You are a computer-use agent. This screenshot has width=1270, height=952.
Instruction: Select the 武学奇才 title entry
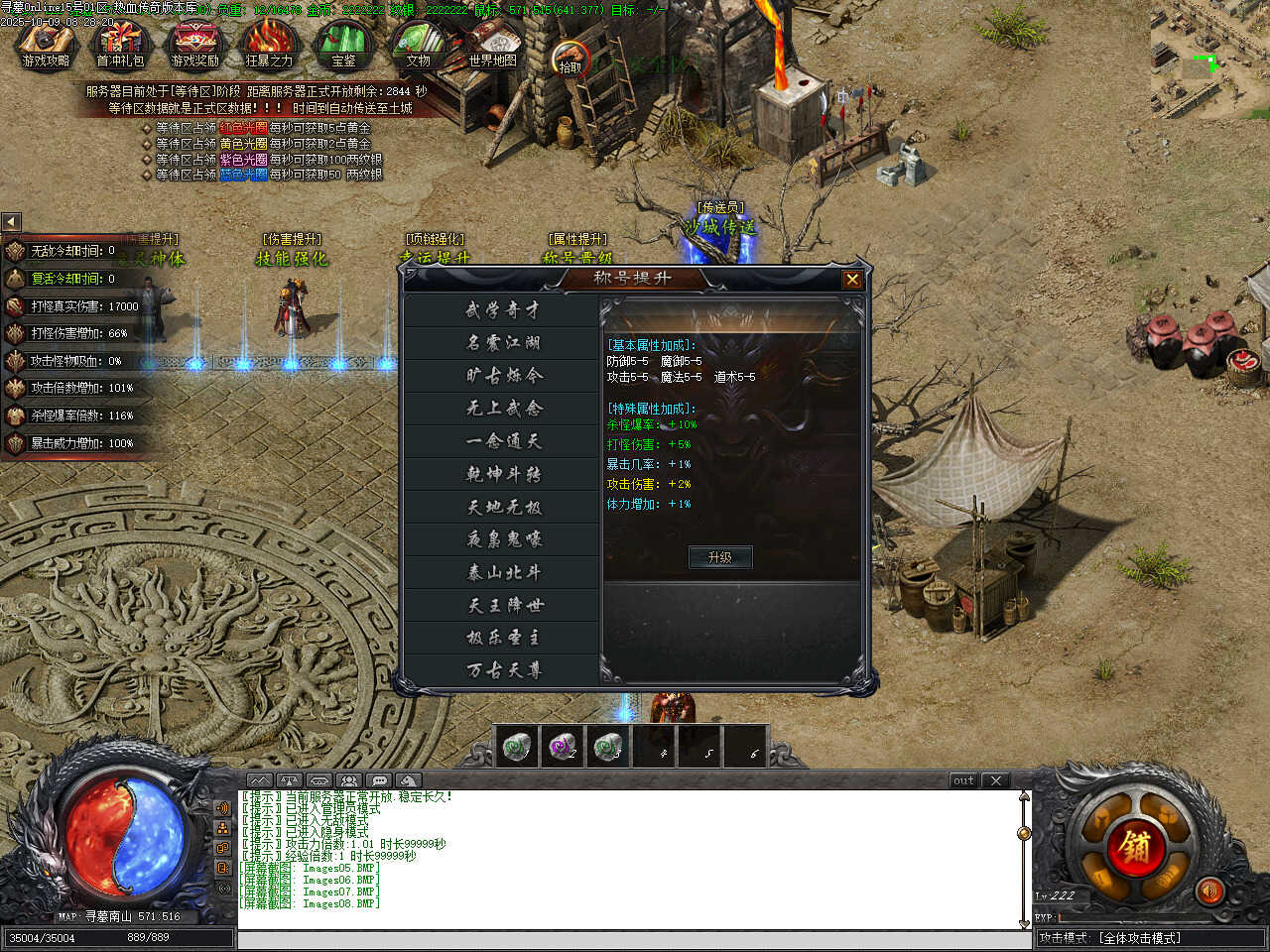pos(503,310)
